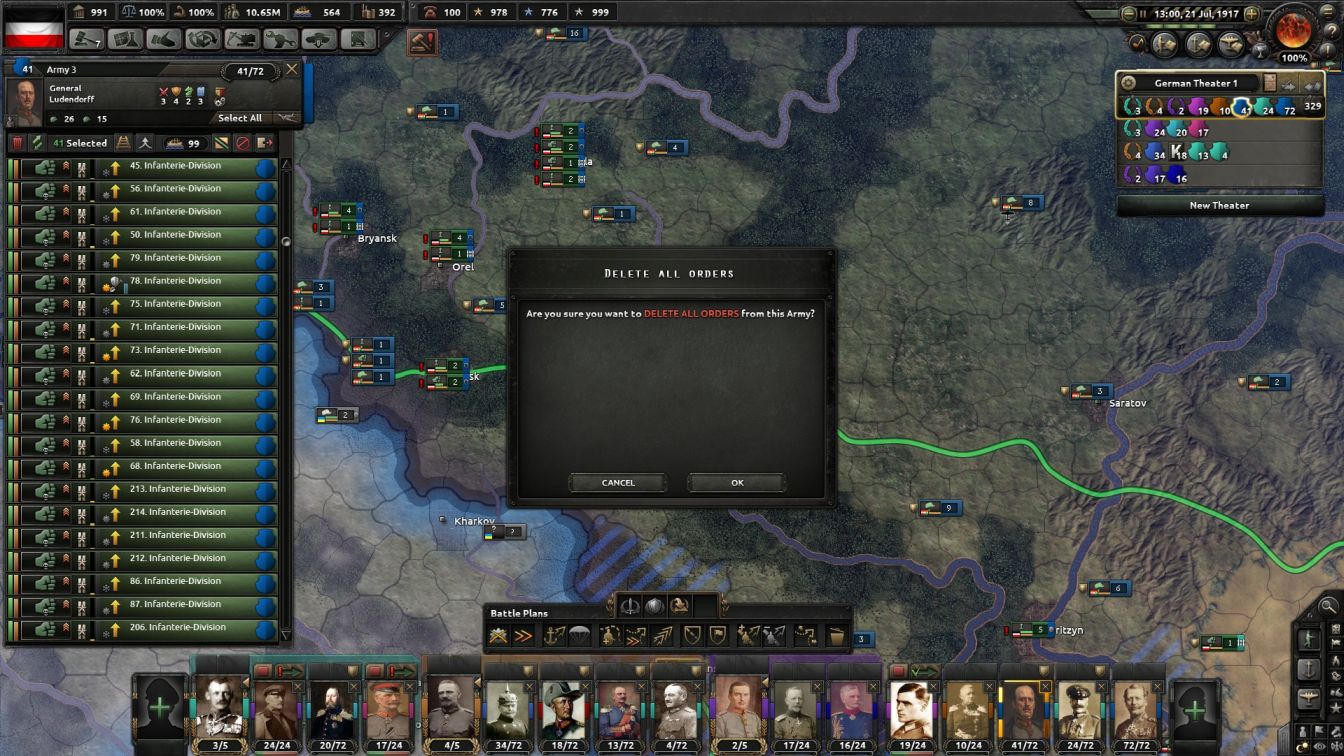Screen dimensions: 1344x756
Task: Collapse the German Theater 1 panel
Action: [x=1312, y=84]
